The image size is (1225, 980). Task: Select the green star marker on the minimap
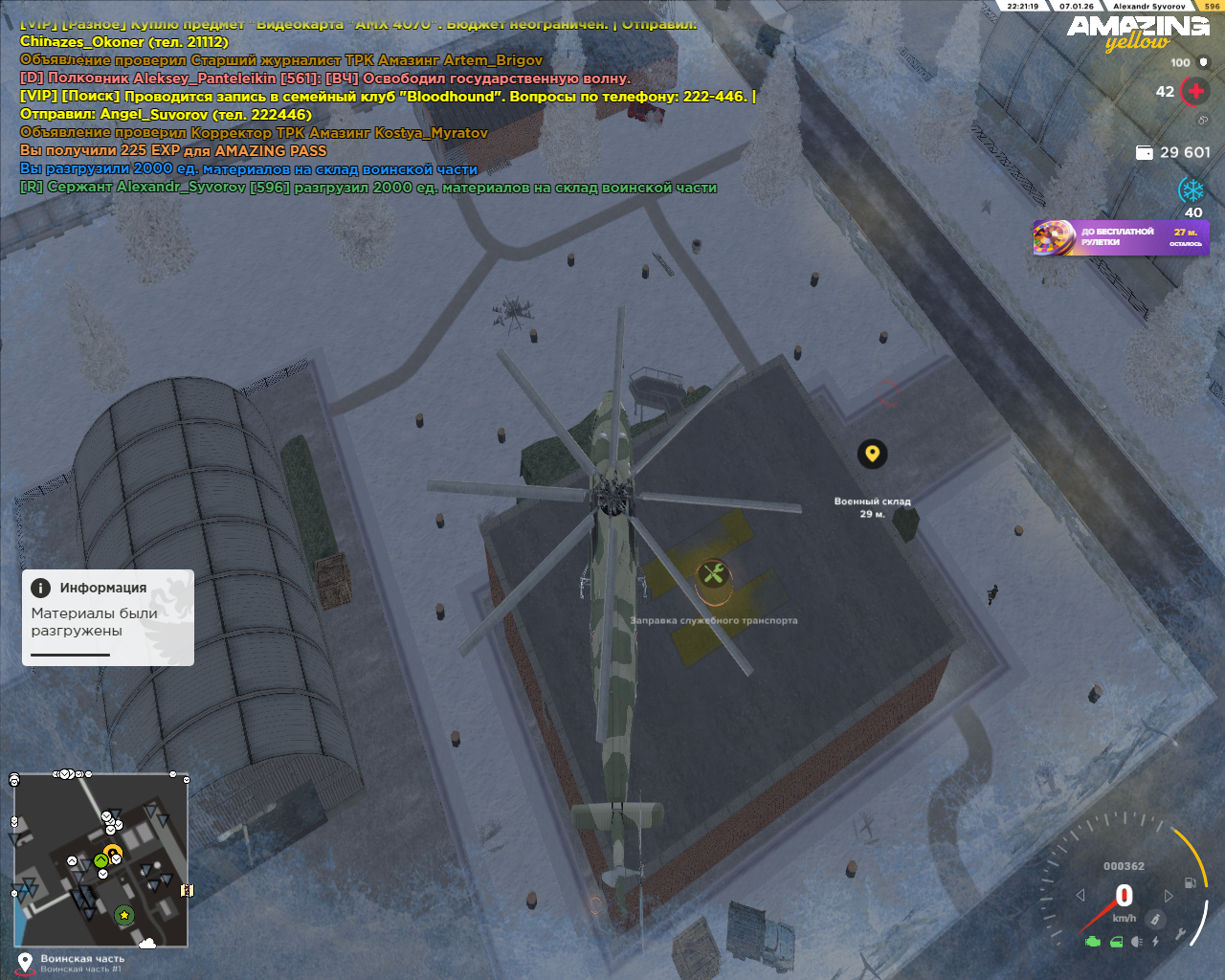(x=124, y=915)
